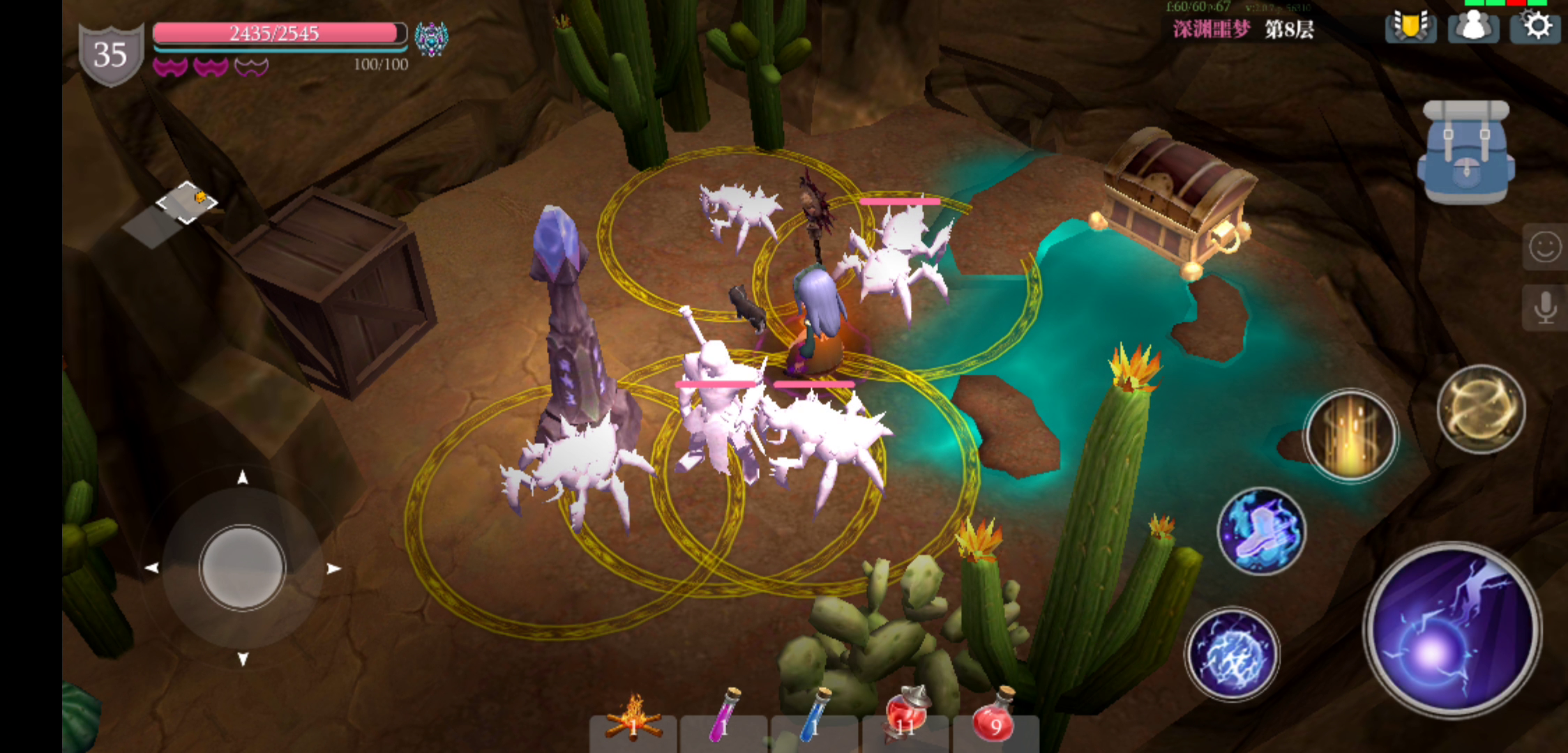This screenshot has width=1568, height=753.
Task: Use the purple vial potion
Action: (723, 722)
